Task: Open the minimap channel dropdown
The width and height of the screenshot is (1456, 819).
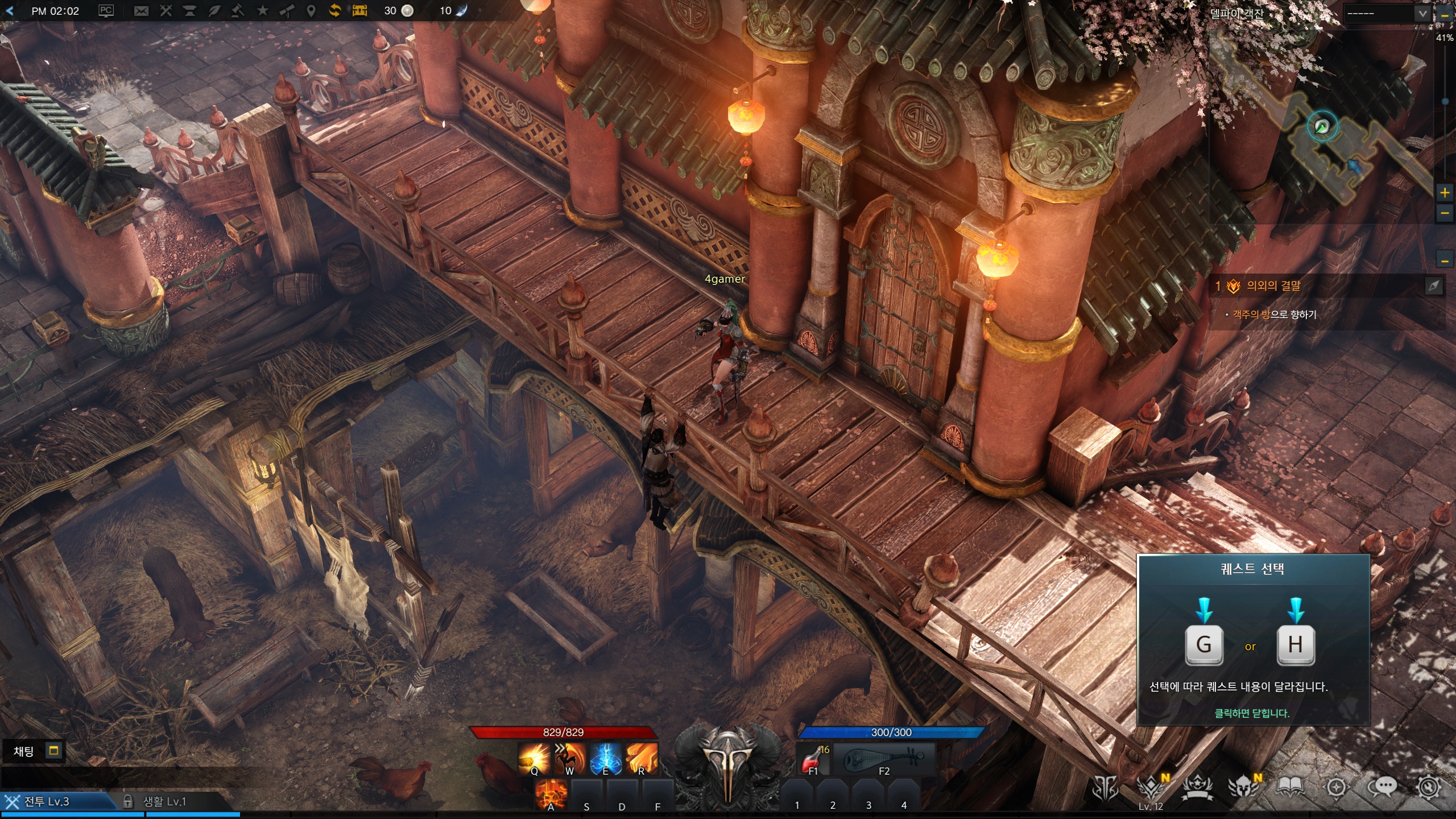Action: (1422, 14)
